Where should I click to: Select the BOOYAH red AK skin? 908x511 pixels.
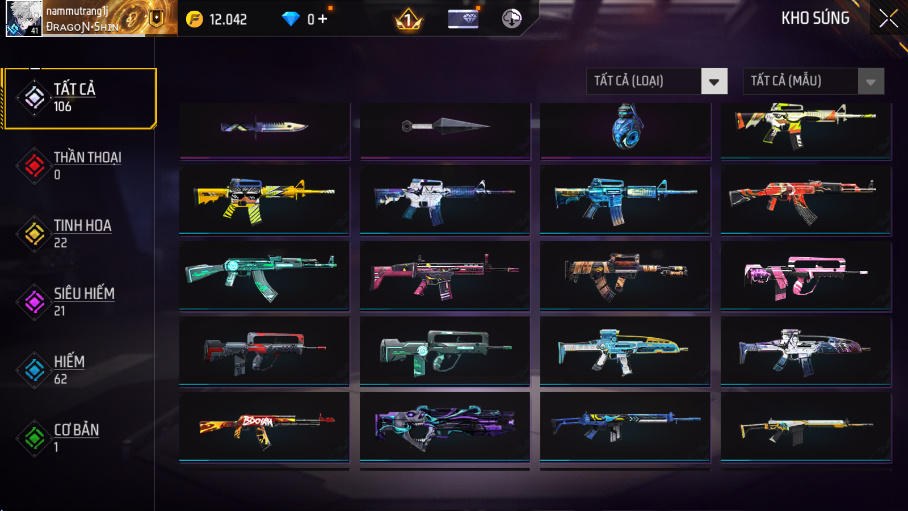[x=265, y=426]
